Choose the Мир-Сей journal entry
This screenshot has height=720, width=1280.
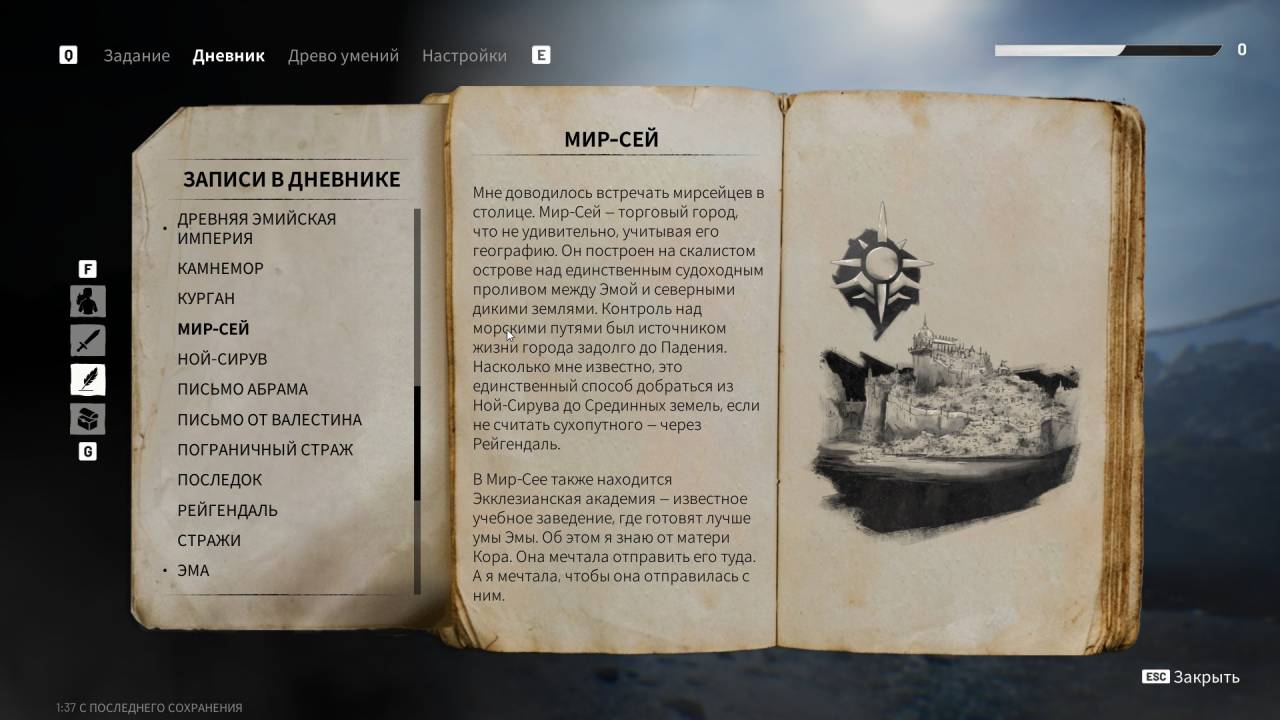213,329
